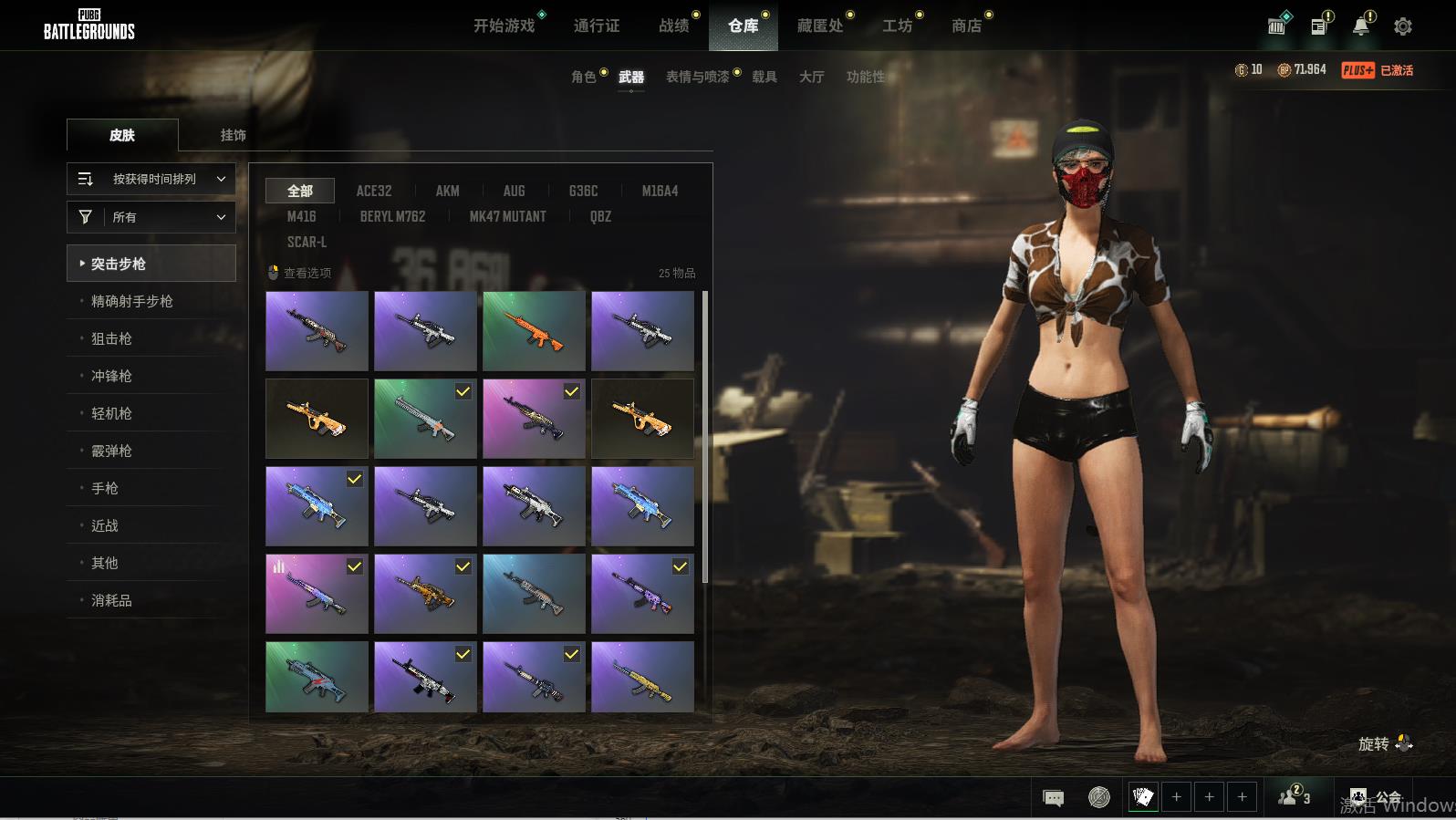Screen dimensions: 1456x820
Task: Open the 开始游戏 menu
Action: tap(504, 26)
